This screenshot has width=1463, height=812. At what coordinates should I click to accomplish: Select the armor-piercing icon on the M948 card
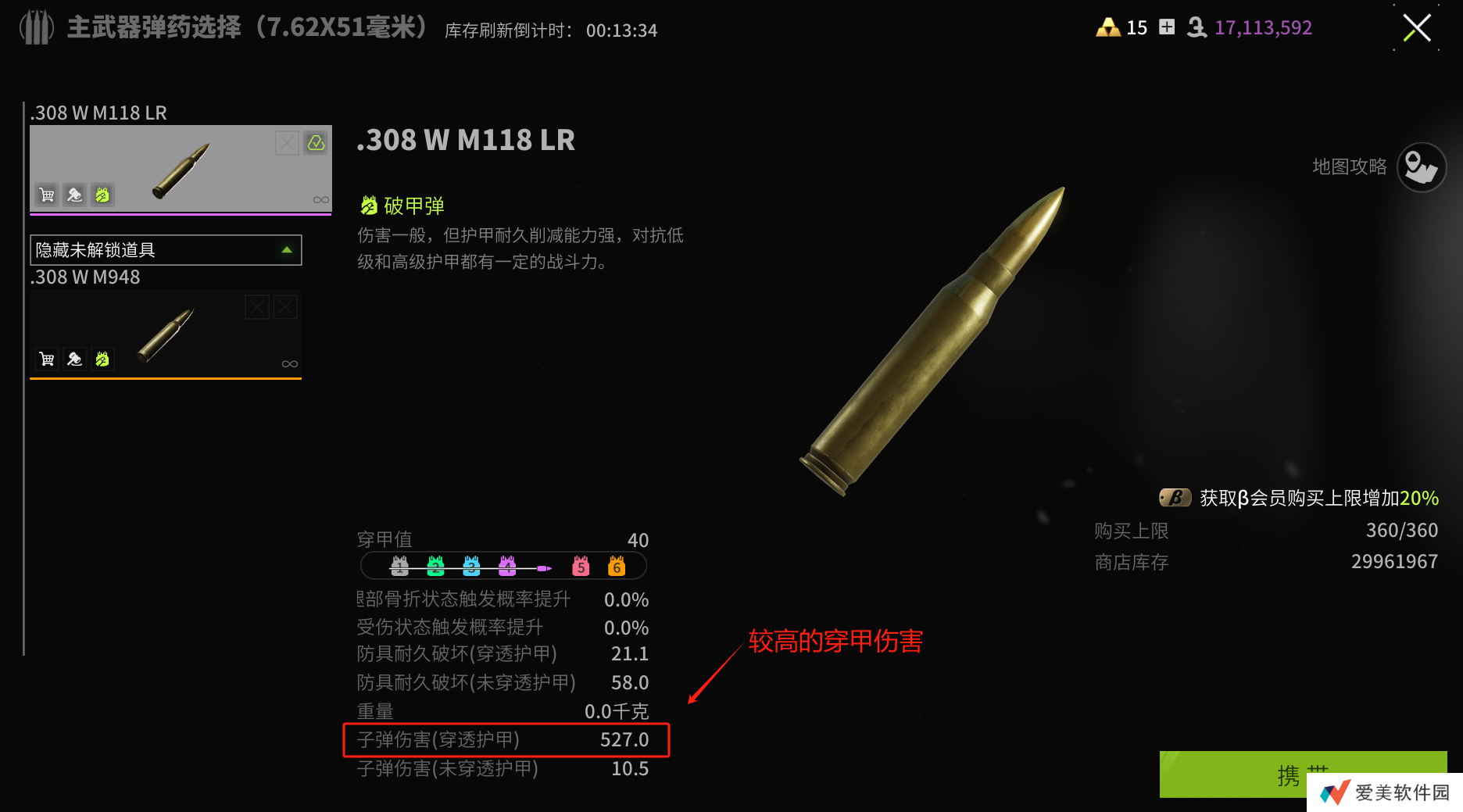click(103, 359)
